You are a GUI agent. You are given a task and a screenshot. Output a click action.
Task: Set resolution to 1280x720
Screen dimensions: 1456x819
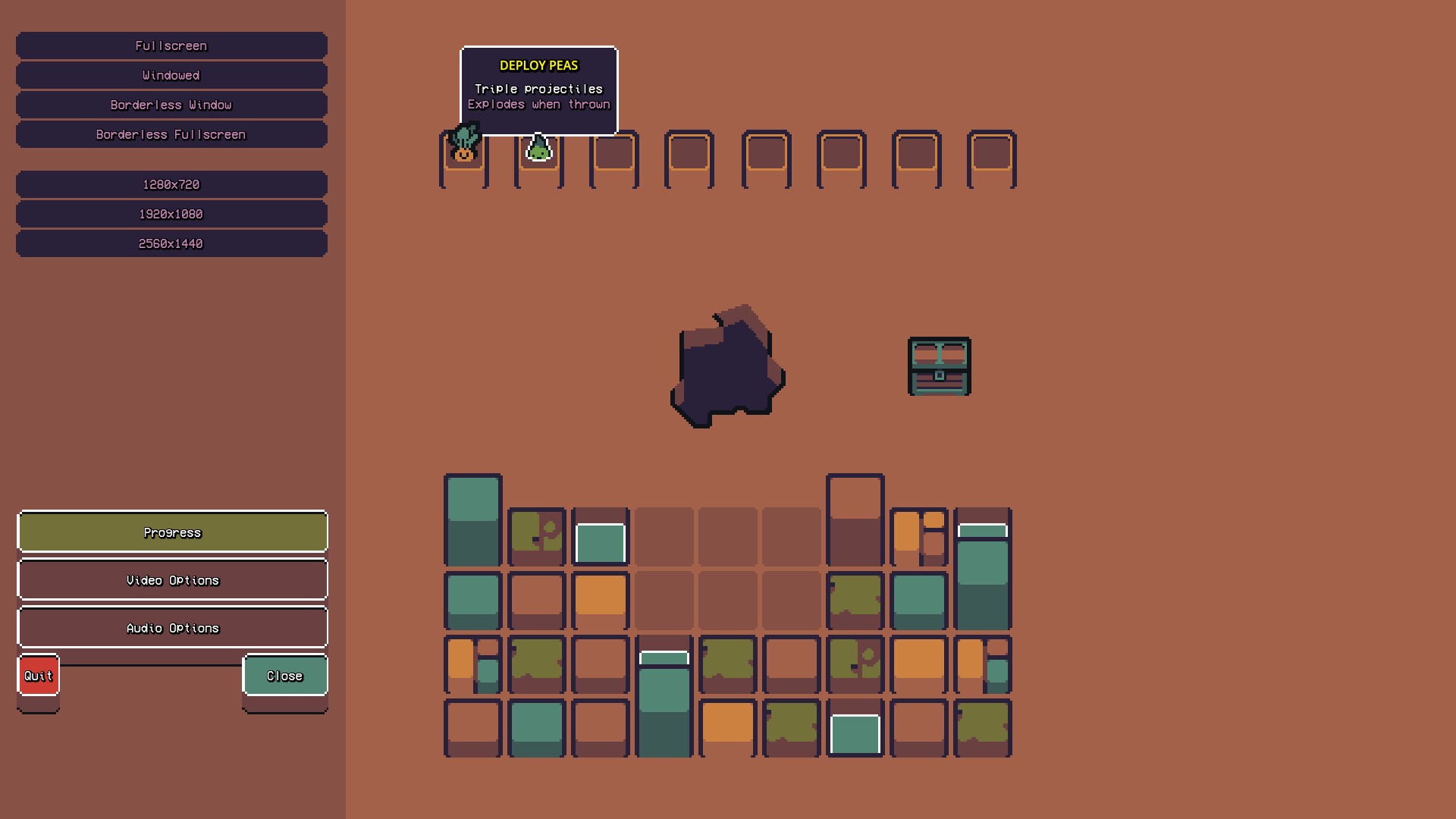click(x=171, y=184)
